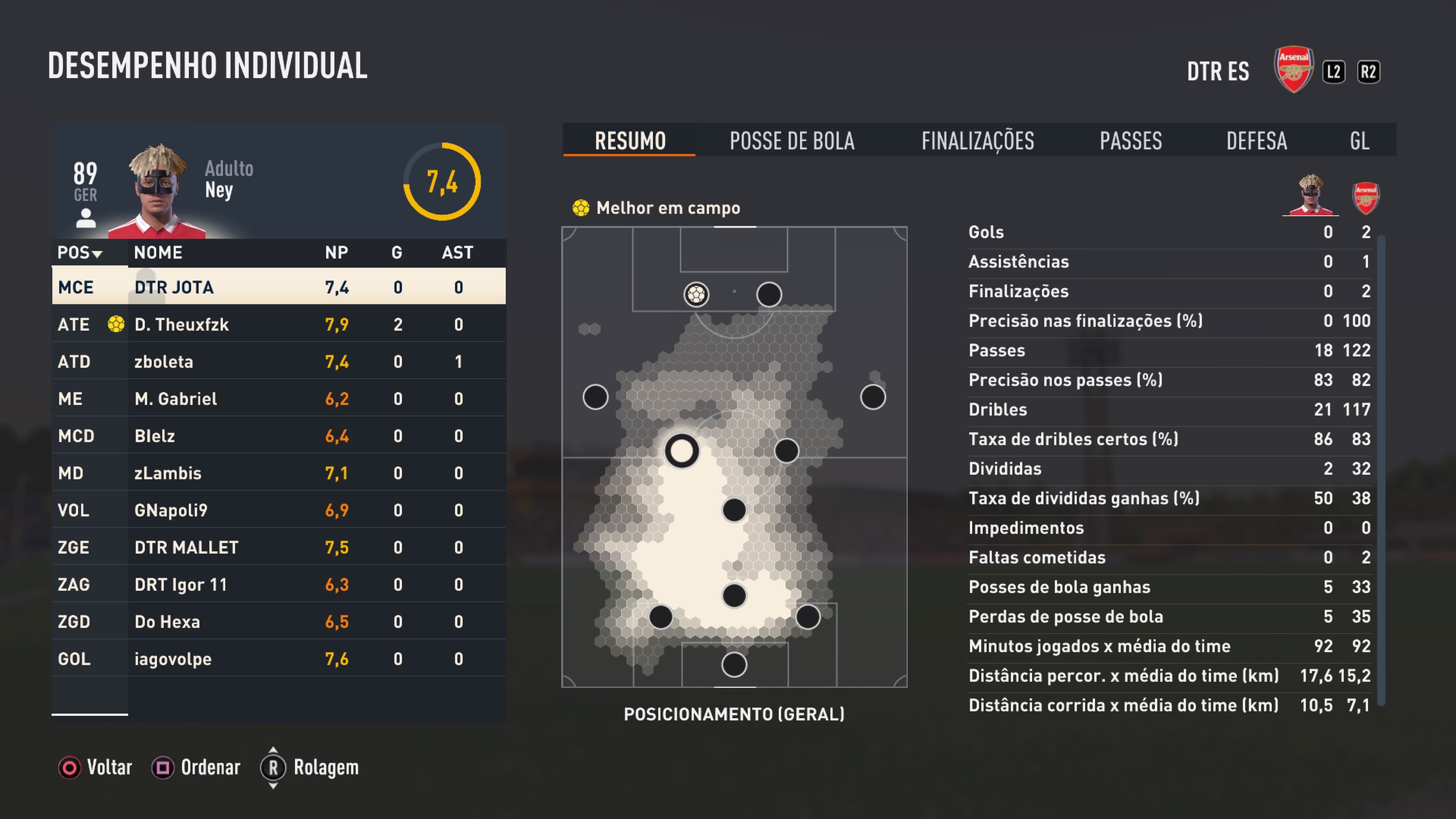Select goalkeeper iagovolpe's row

(279, 659)
